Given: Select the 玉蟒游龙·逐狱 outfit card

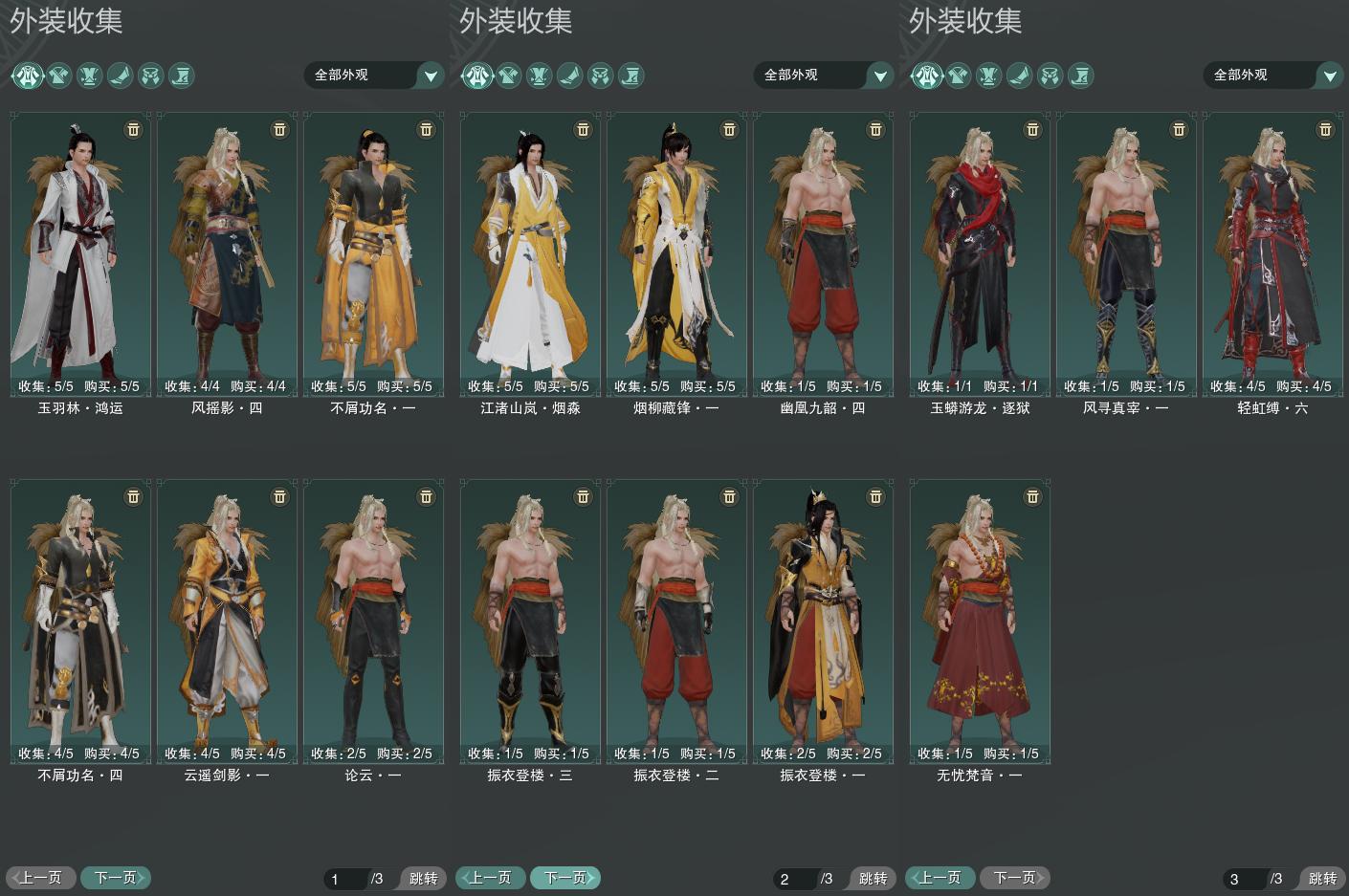Looking at the screenshot, I should coord(980,253).
